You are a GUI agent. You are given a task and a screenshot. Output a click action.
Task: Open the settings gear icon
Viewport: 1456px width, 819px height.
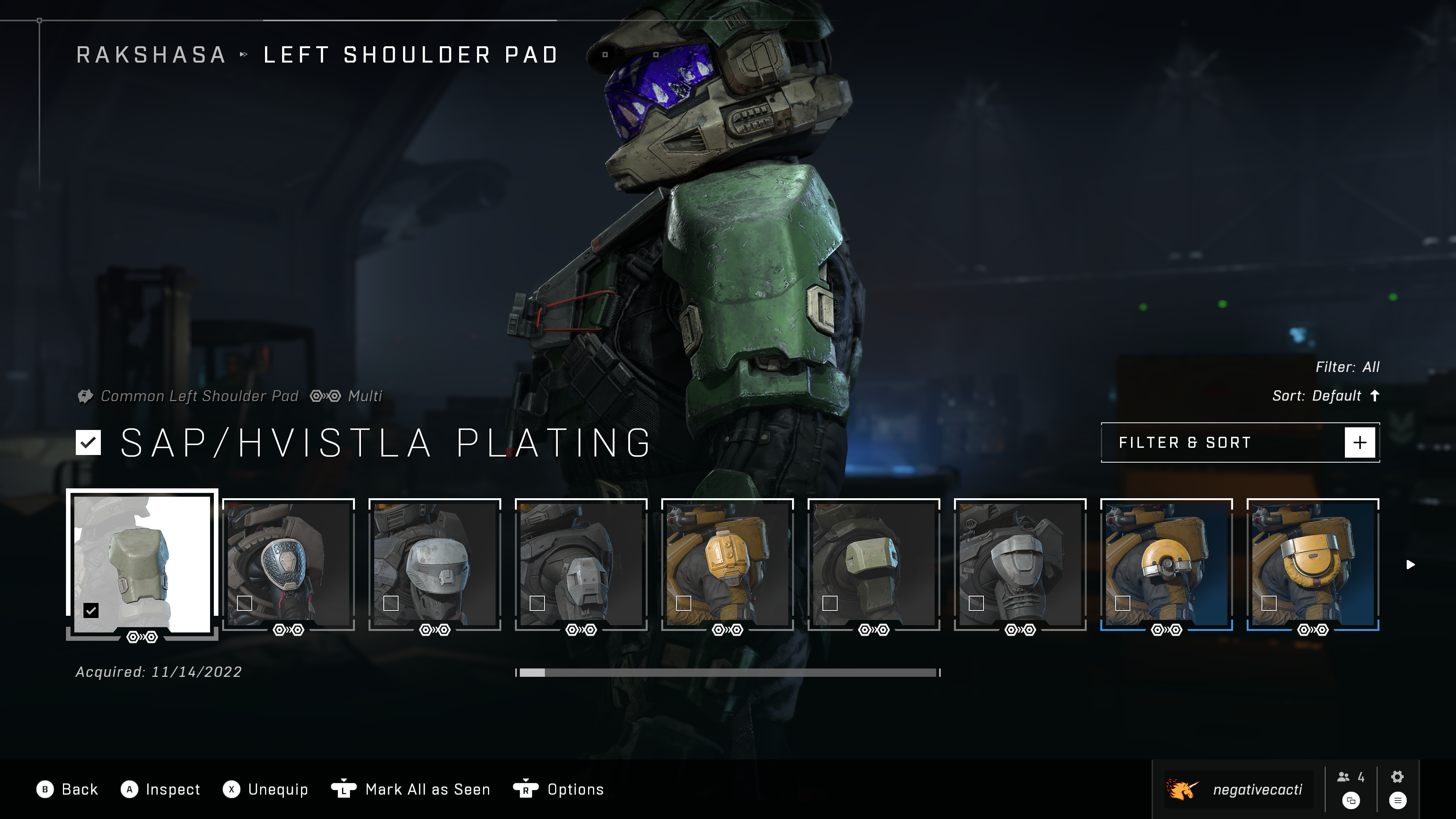1397,777
